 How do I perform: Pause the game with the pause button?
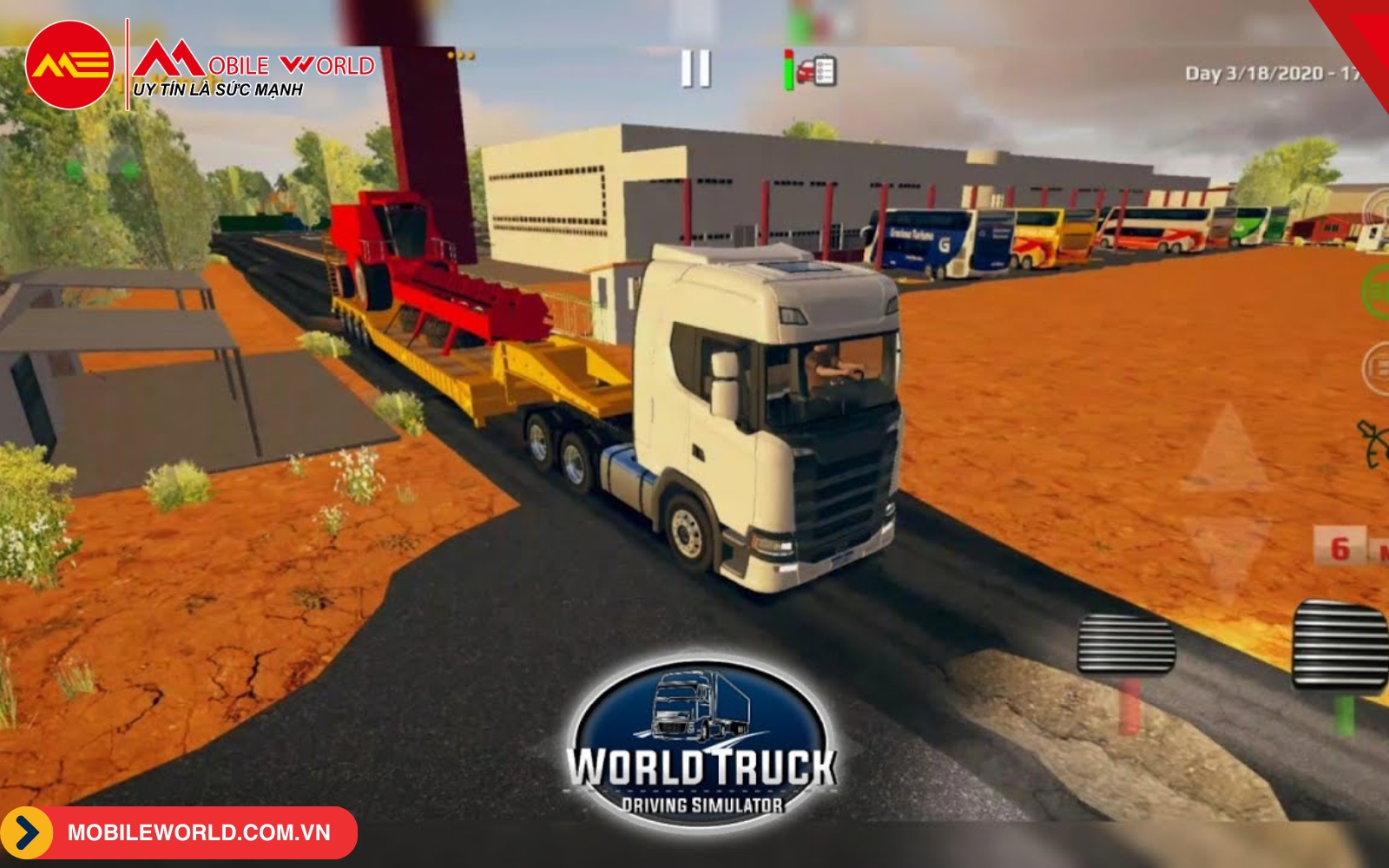[x=695, y=69]
